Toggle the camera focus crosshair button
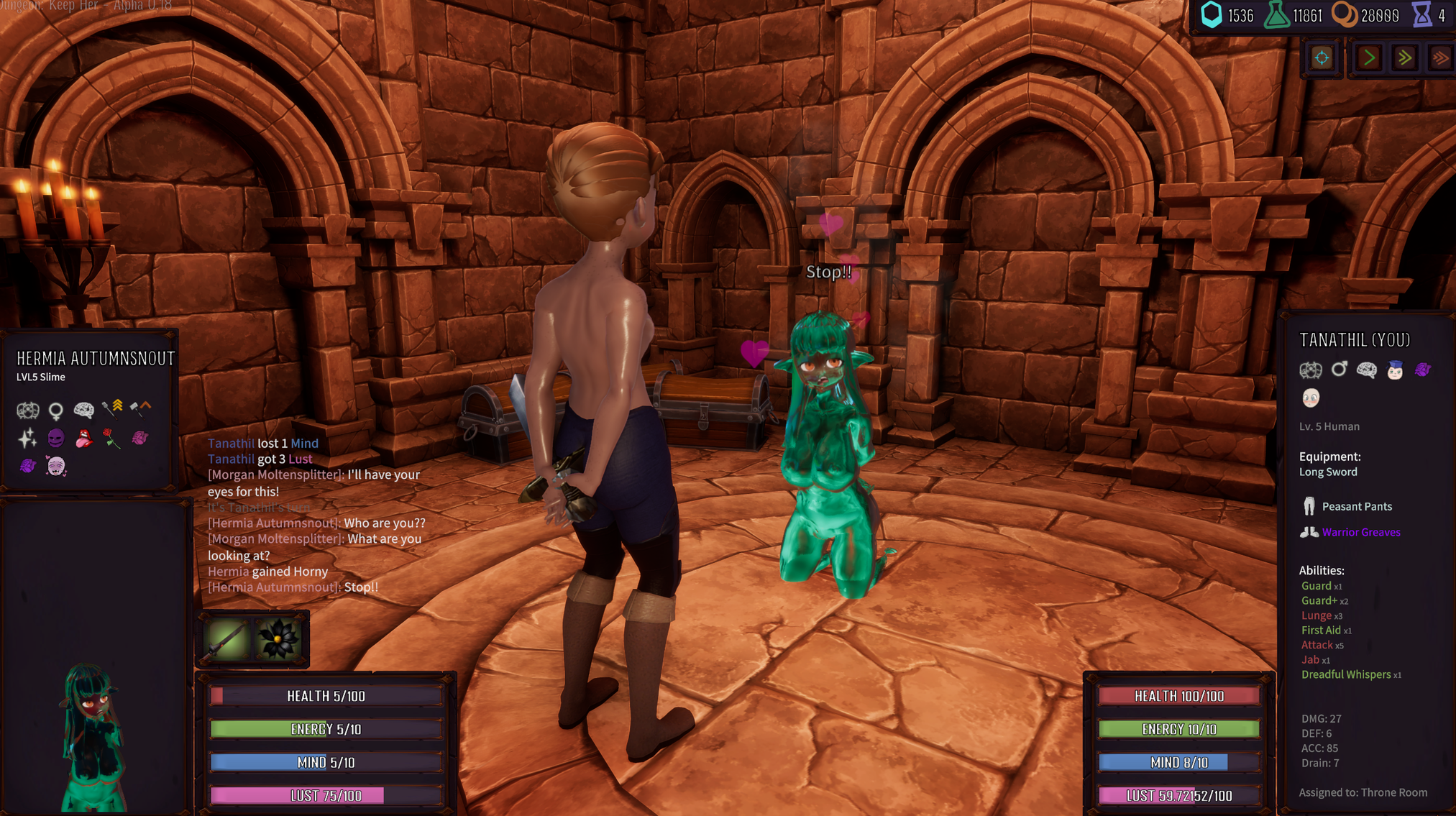This screenshot has width=1456, height=816. click(x=1322, y=58)
